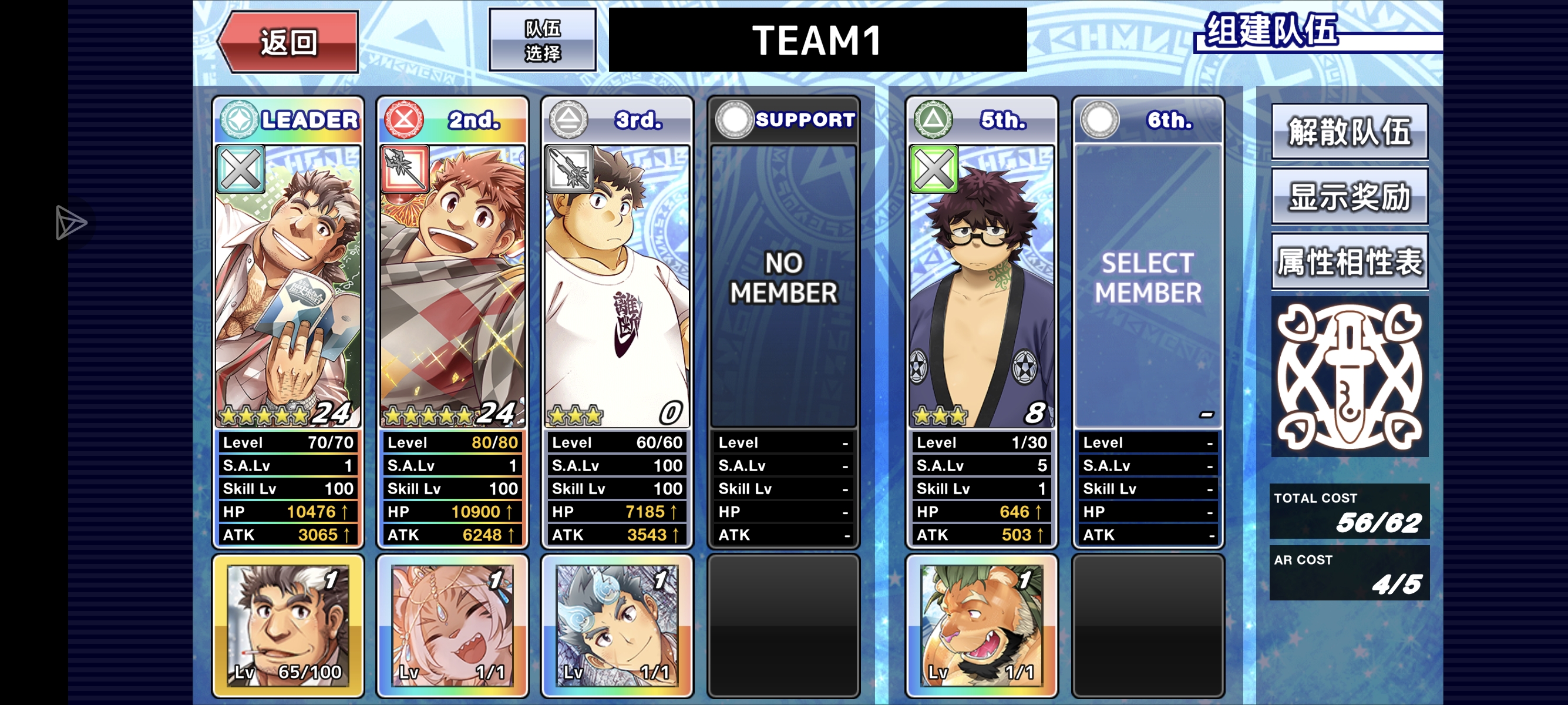Open the leader's Lv 65/100 AR card
Image resolution: width=1568 pixels, height=705 pixels.
(288, 625)
